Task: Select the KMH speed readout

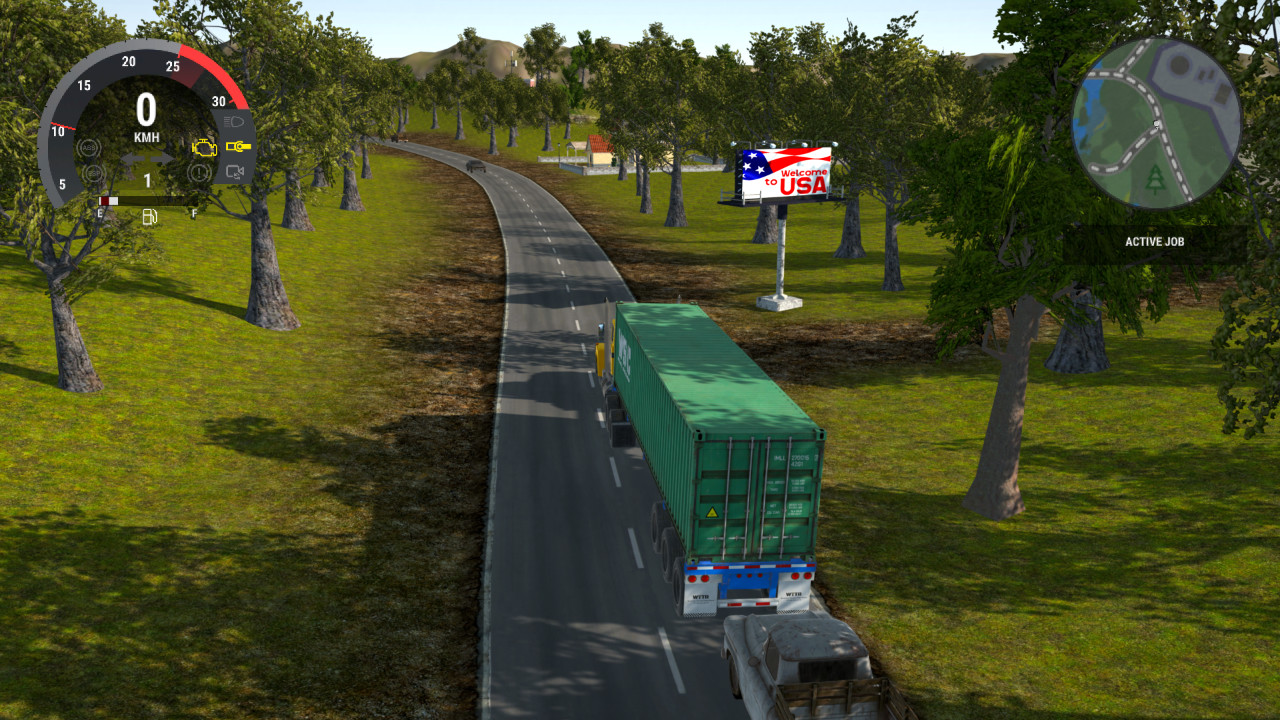Action: point(147,135)
